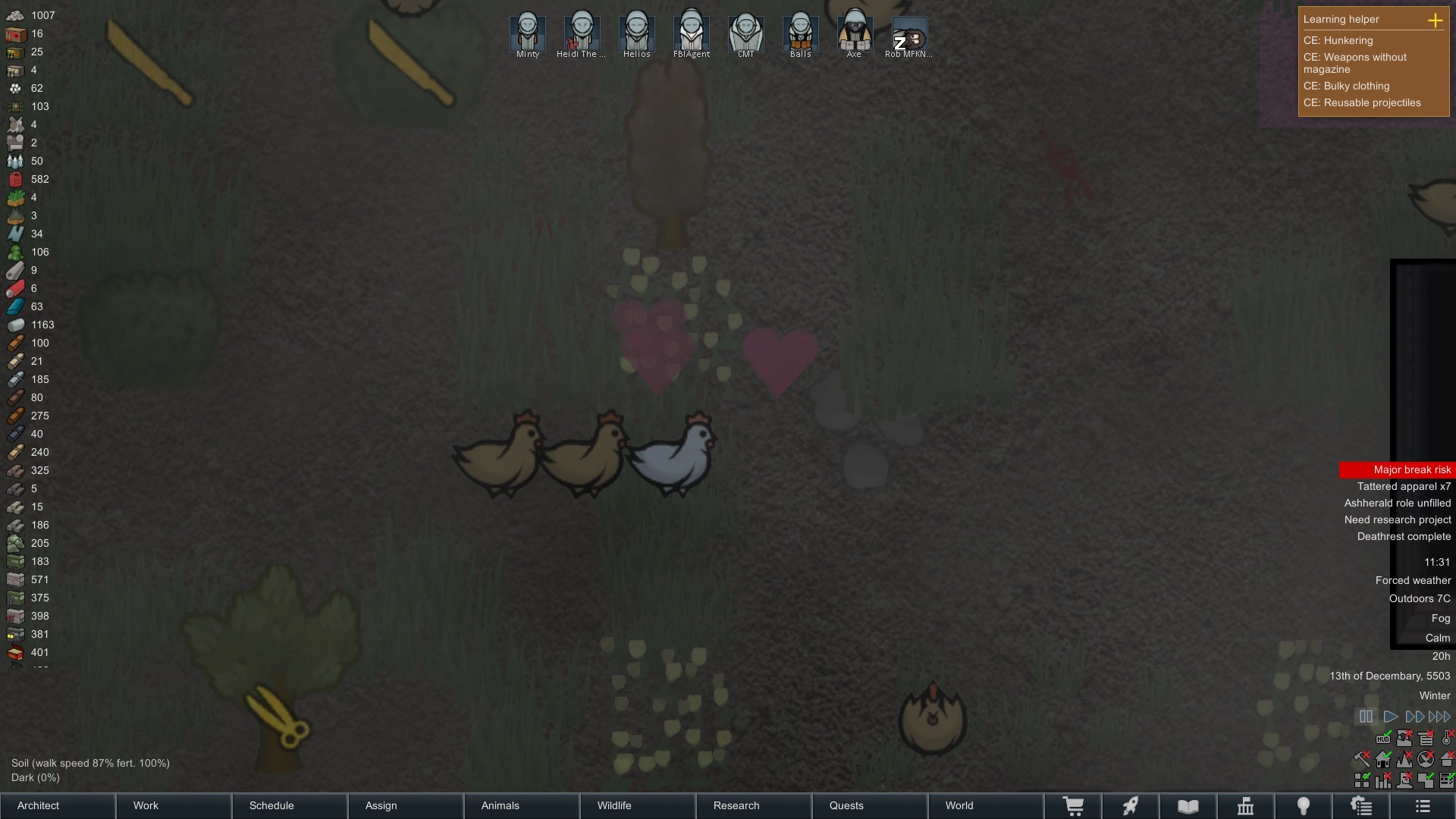Image resolution: width=1456 pixels, height=819 pixels.
Task: Pause the game with the pause control
Action: 1367,716
